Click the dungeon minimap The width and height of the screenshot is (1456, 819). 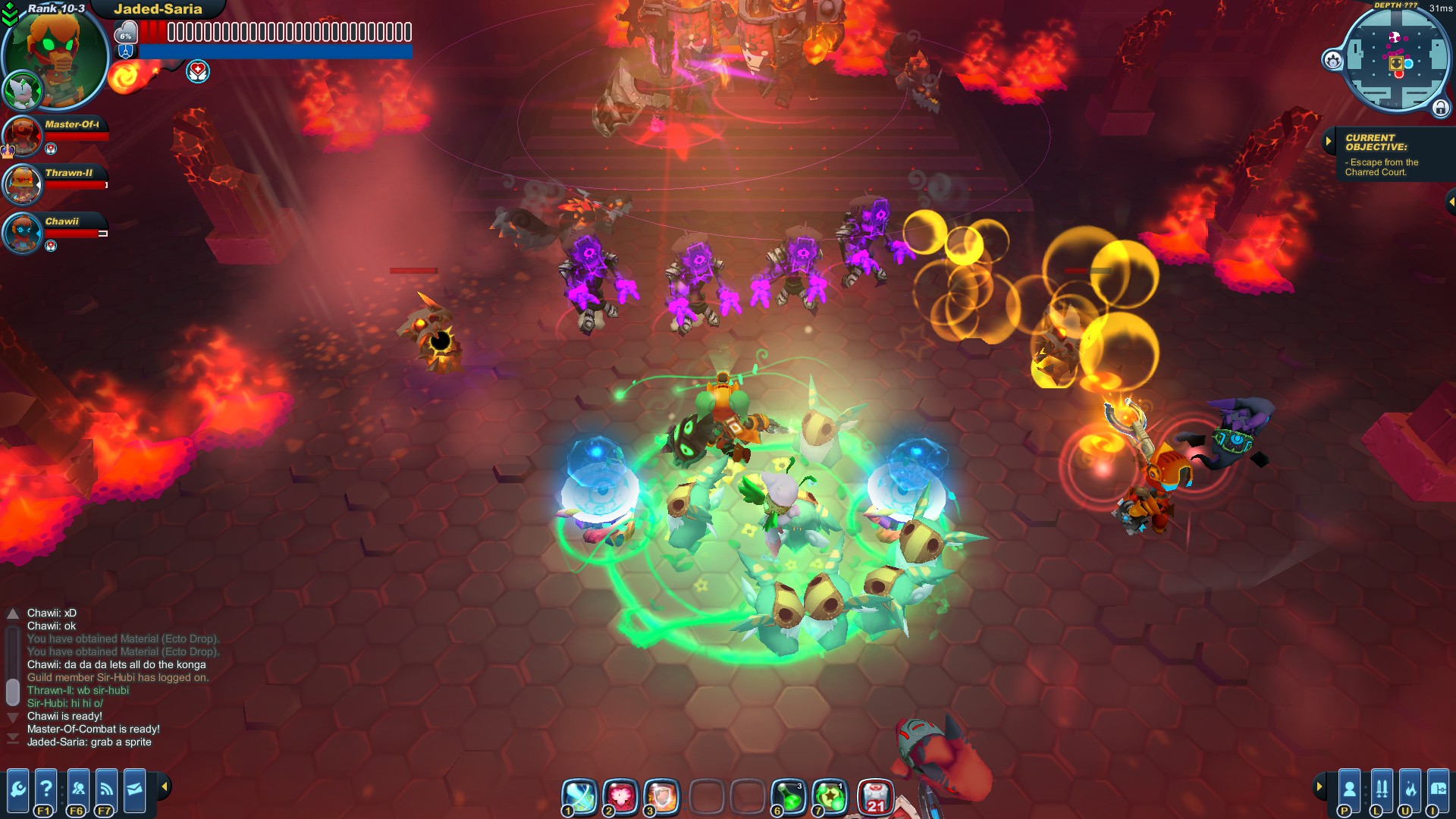point(1395,59)
